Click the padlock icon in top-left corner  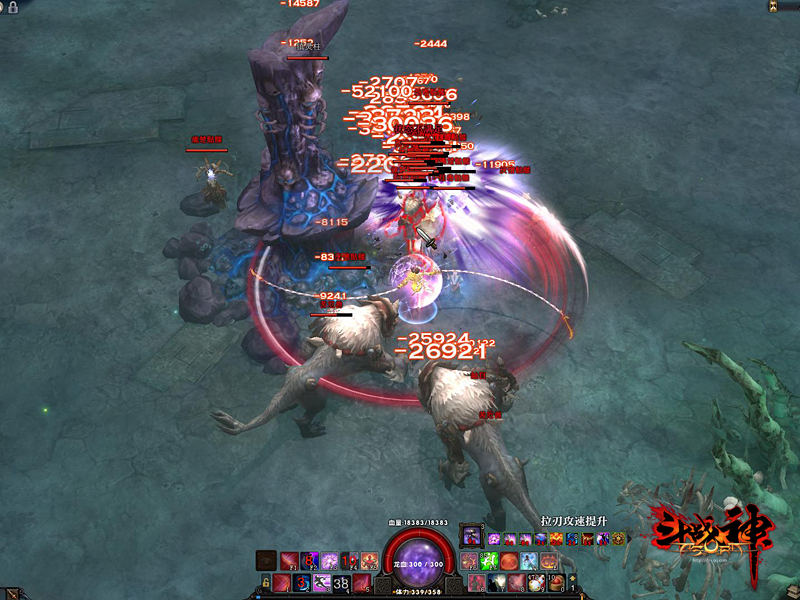[x=11, y=6]
